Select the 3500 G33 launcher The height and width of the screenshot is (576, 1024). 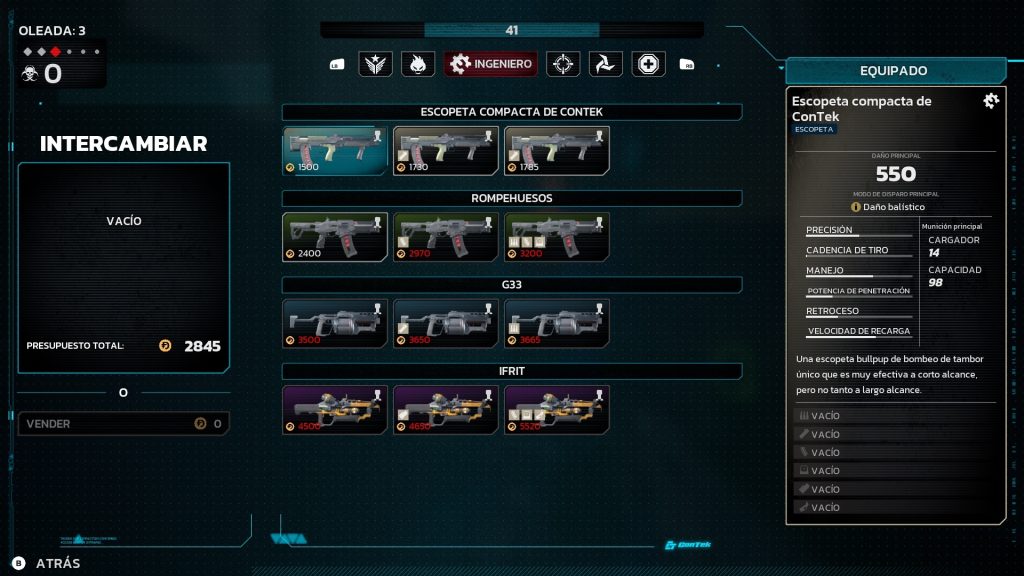click(x=335, y=323)
